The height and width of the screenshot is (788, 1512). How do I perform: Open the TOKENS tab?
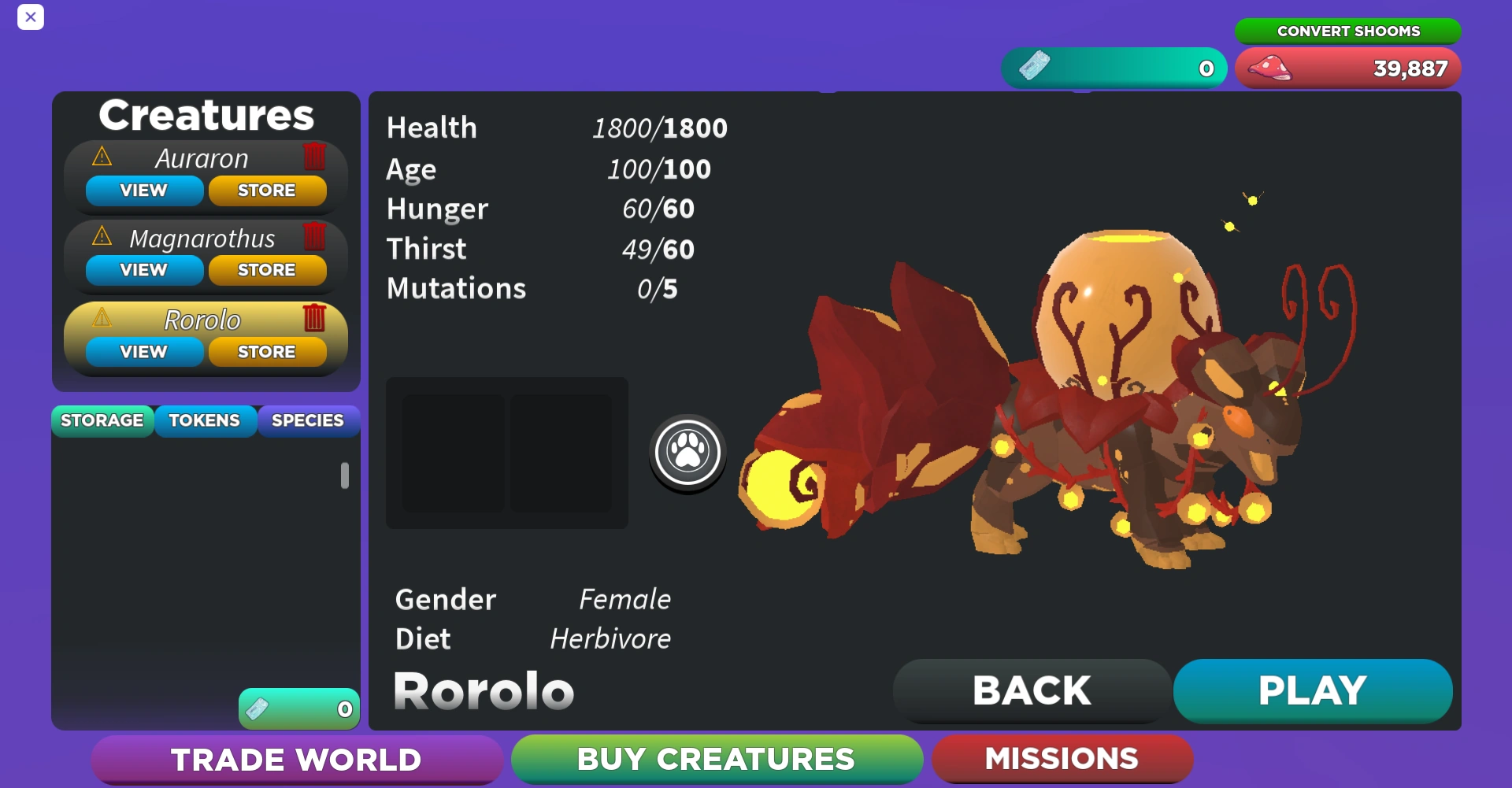205,420
